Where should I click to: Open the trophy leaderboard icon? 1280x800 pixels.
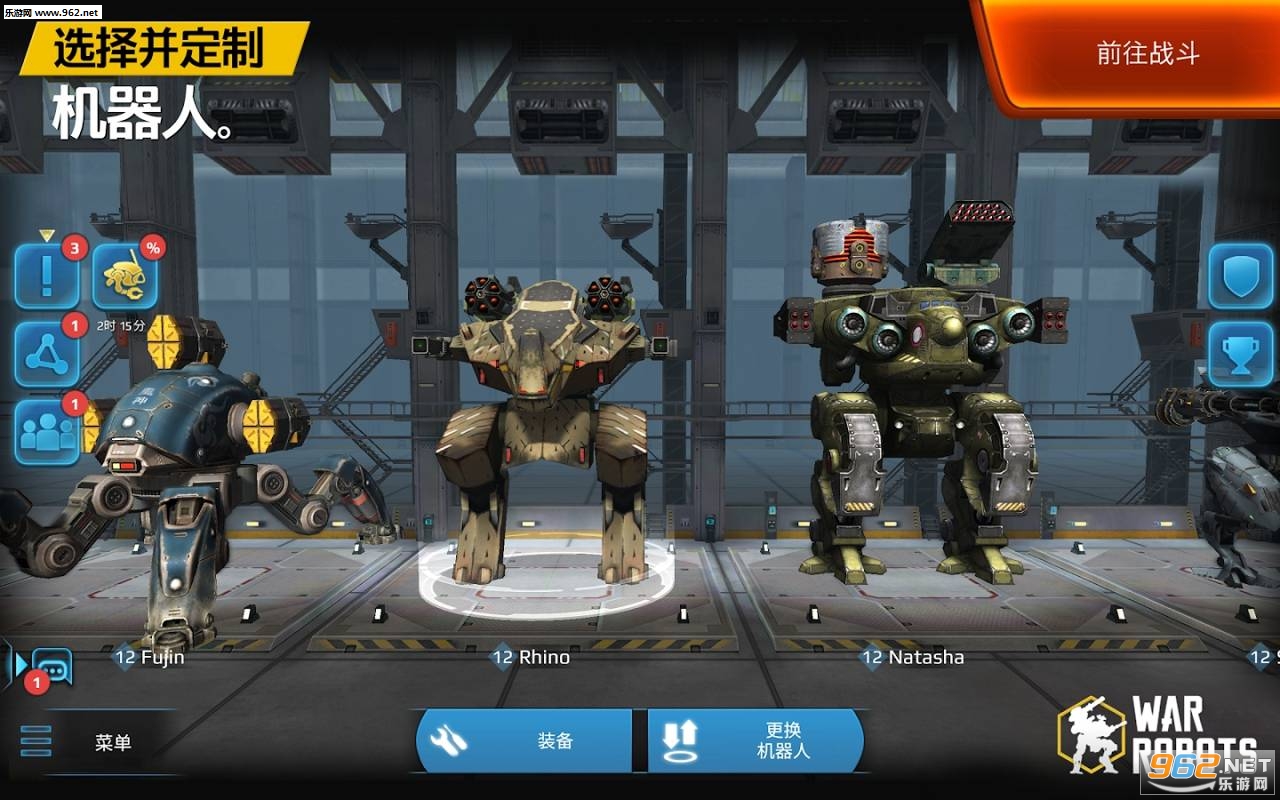point(1238,355)
